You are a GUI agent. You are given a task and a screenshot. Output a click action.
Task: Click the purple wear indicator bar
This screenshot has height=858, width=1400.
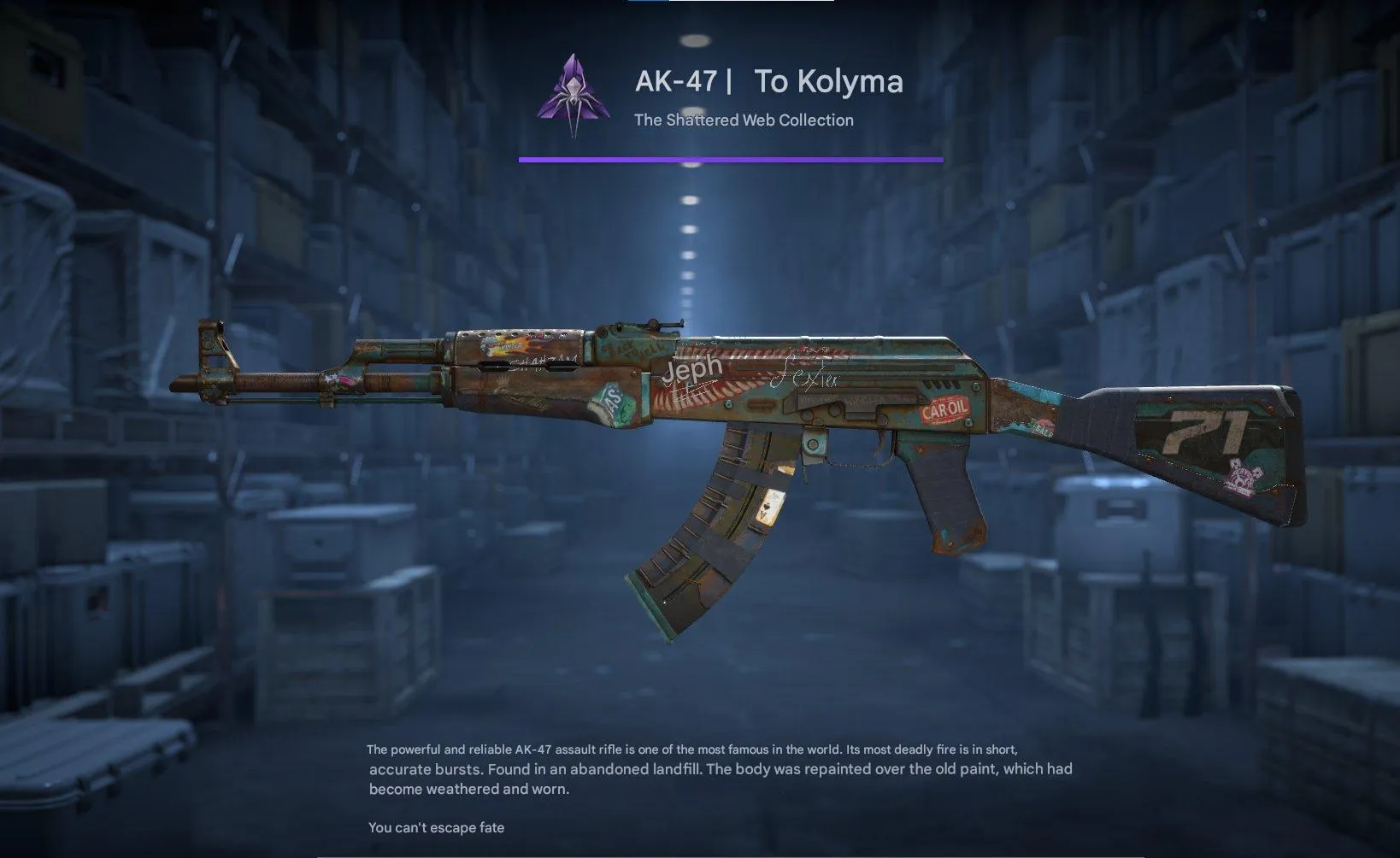point(731,158)
